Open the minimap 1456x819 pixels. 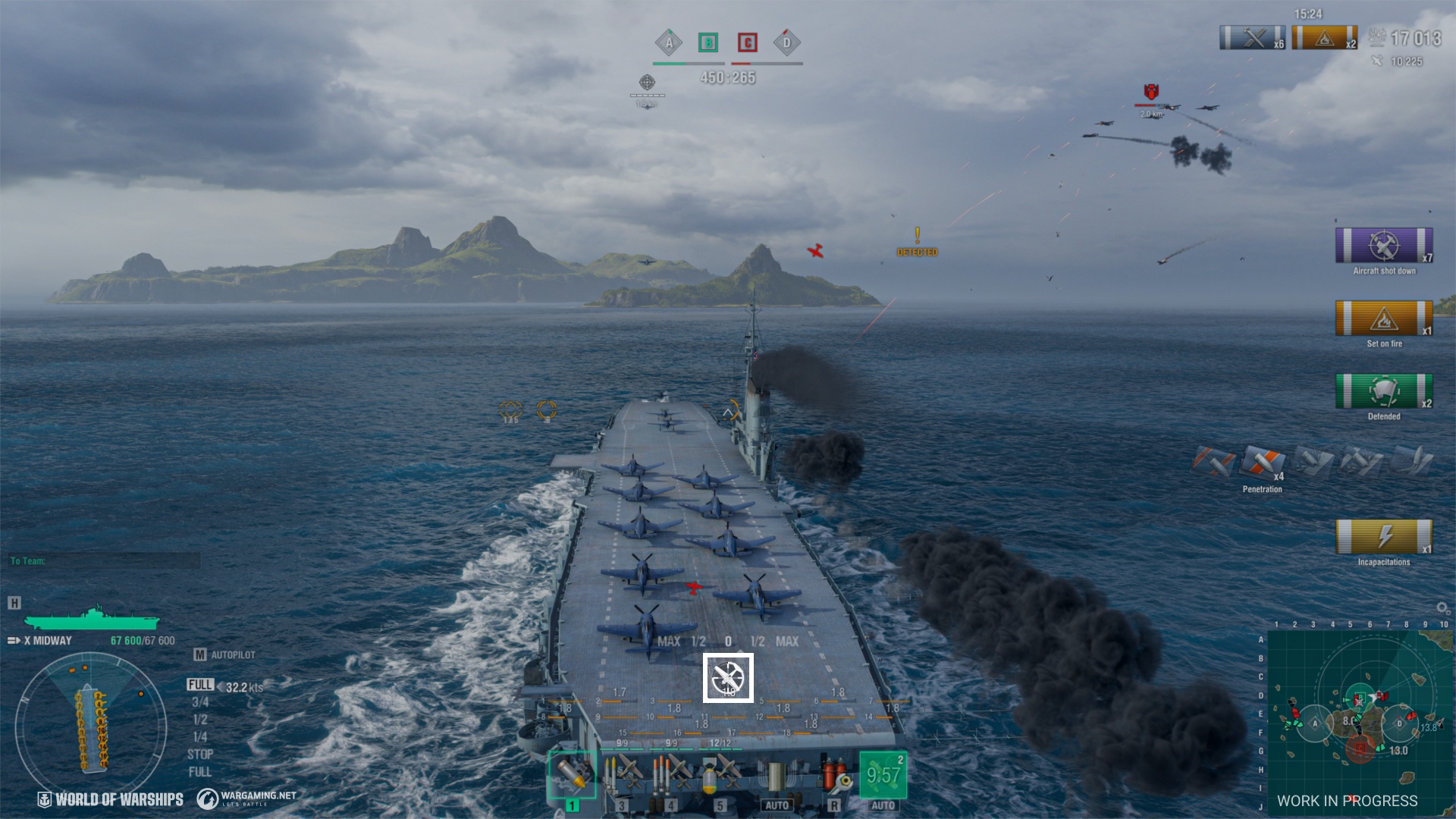[x=1359, y=720]
